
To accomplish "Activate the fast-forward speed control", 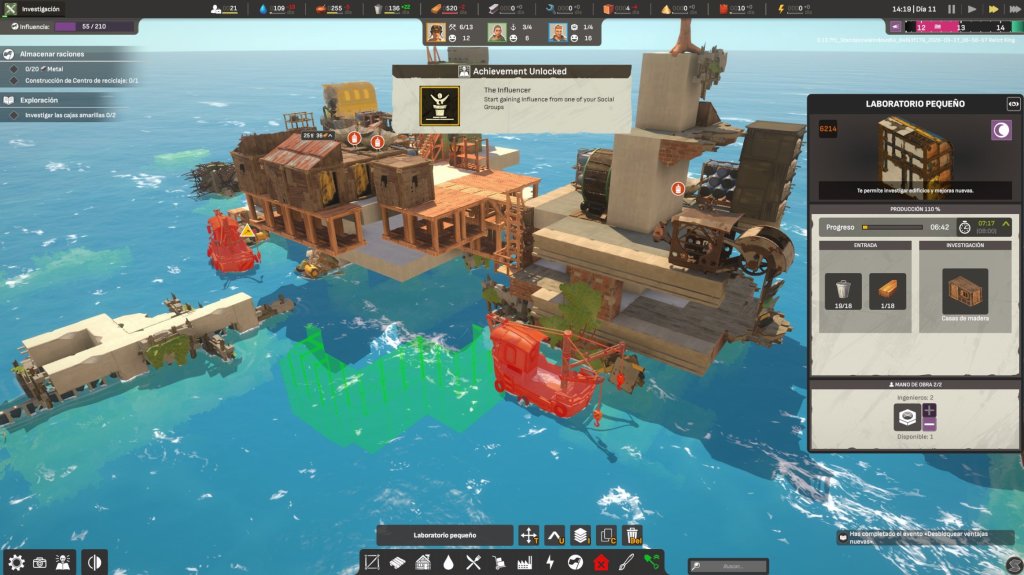I will tap(994, 8).
